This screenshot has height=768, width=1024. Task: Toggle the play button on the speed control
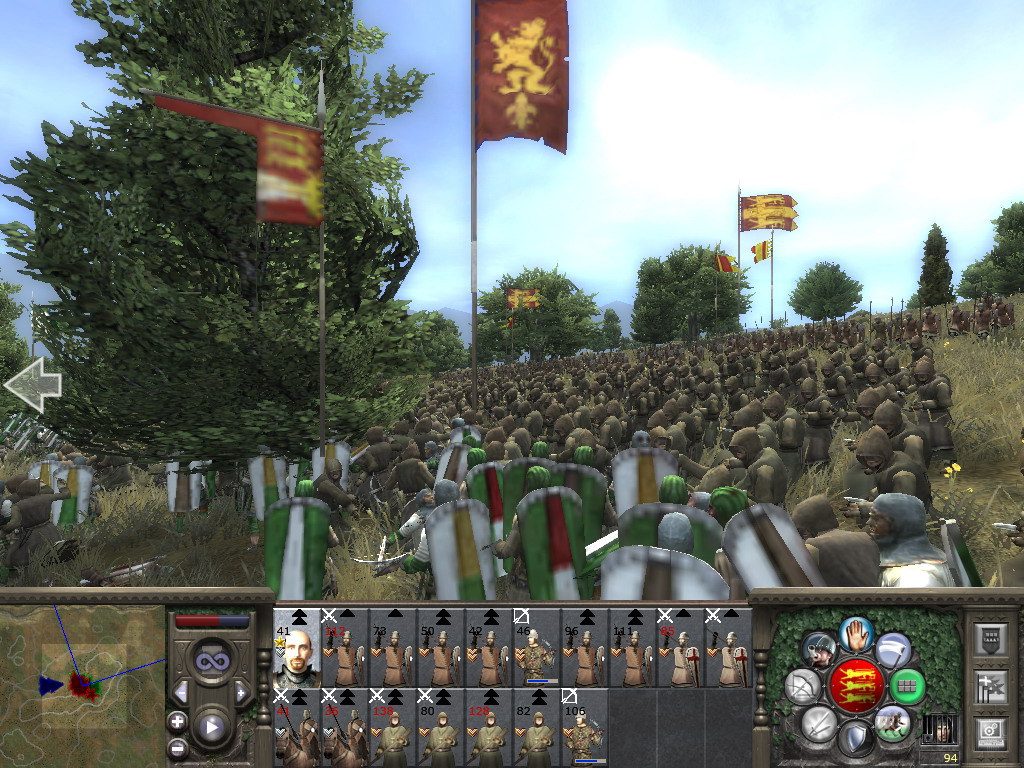[x=211, y=728]
